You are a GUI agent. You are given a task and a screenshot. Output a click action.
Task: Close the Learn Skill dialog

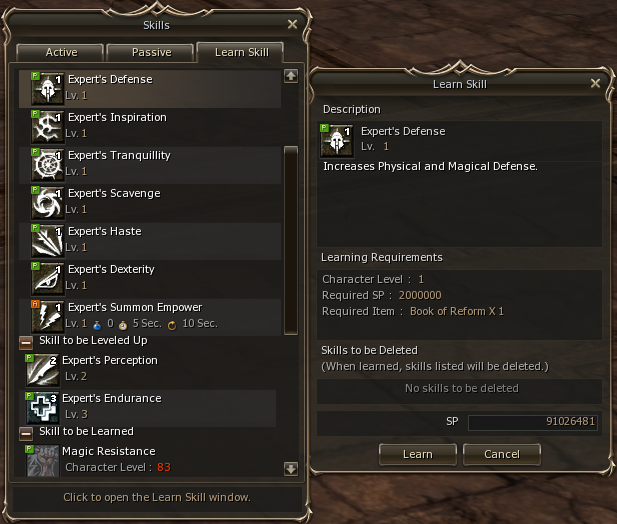click(x=596, y=84)
